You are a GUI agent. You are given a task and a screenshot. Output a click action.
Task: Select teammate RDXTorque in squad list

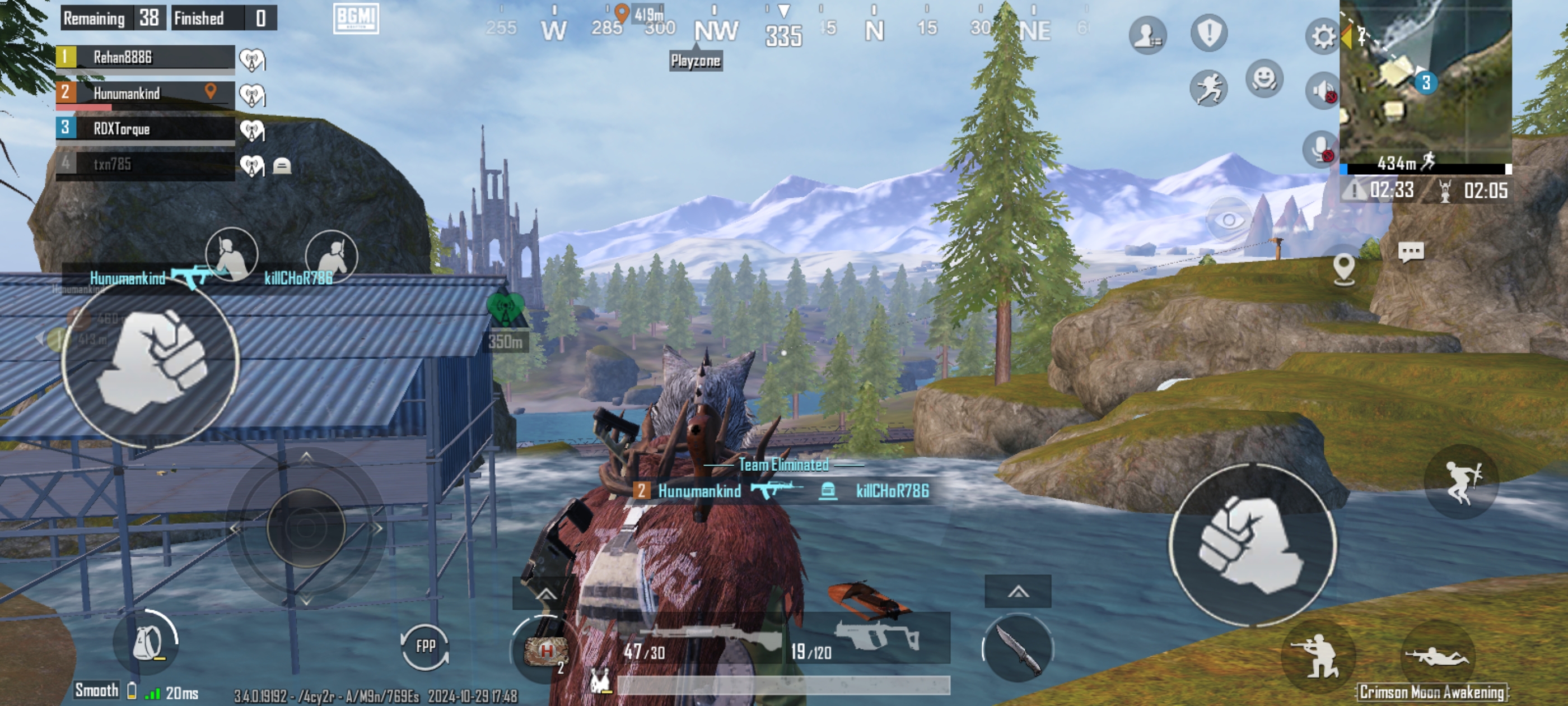coord(145,128)
